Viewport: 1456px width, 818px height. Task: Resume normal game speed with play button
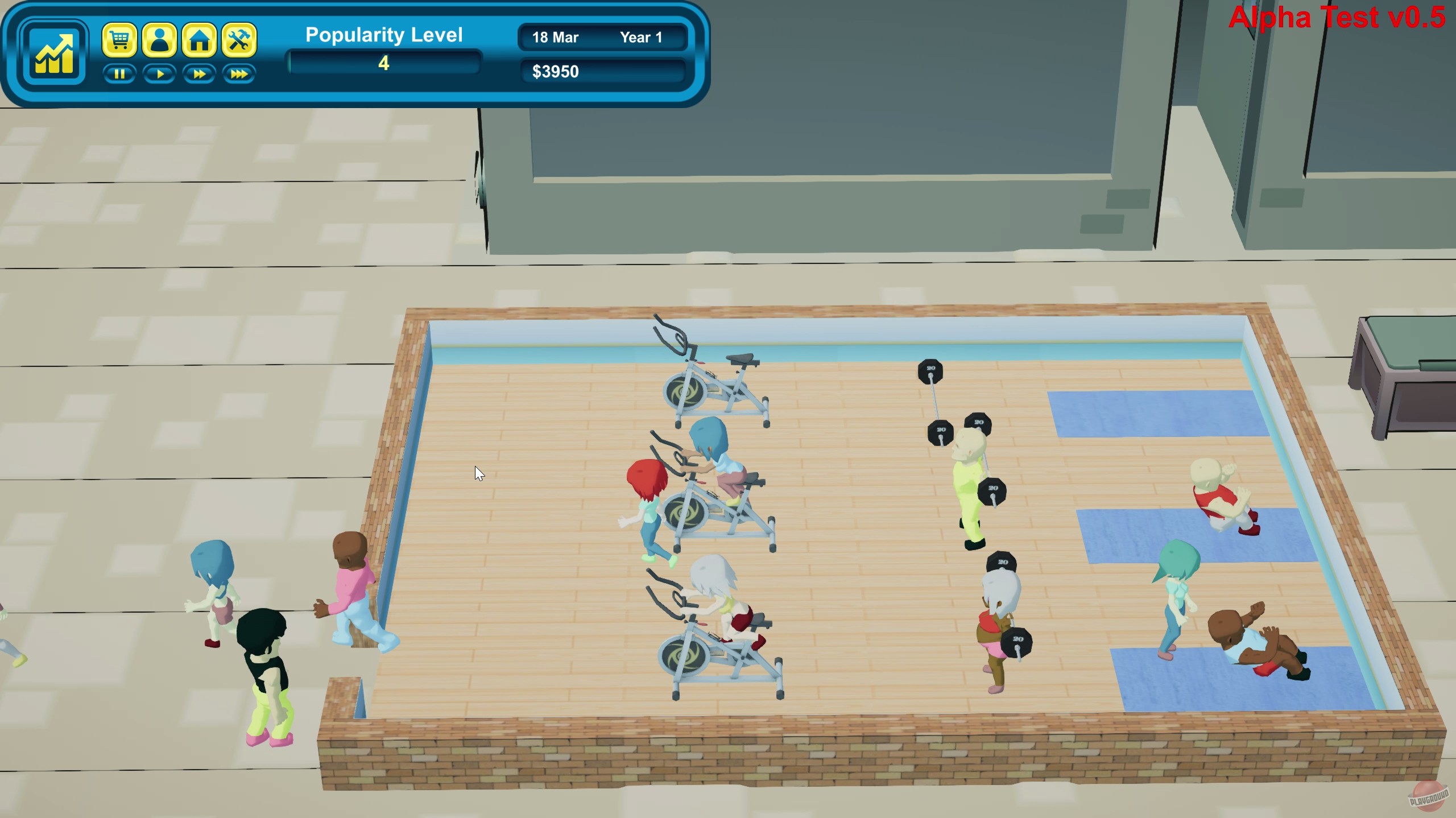[x=160, y=74]
